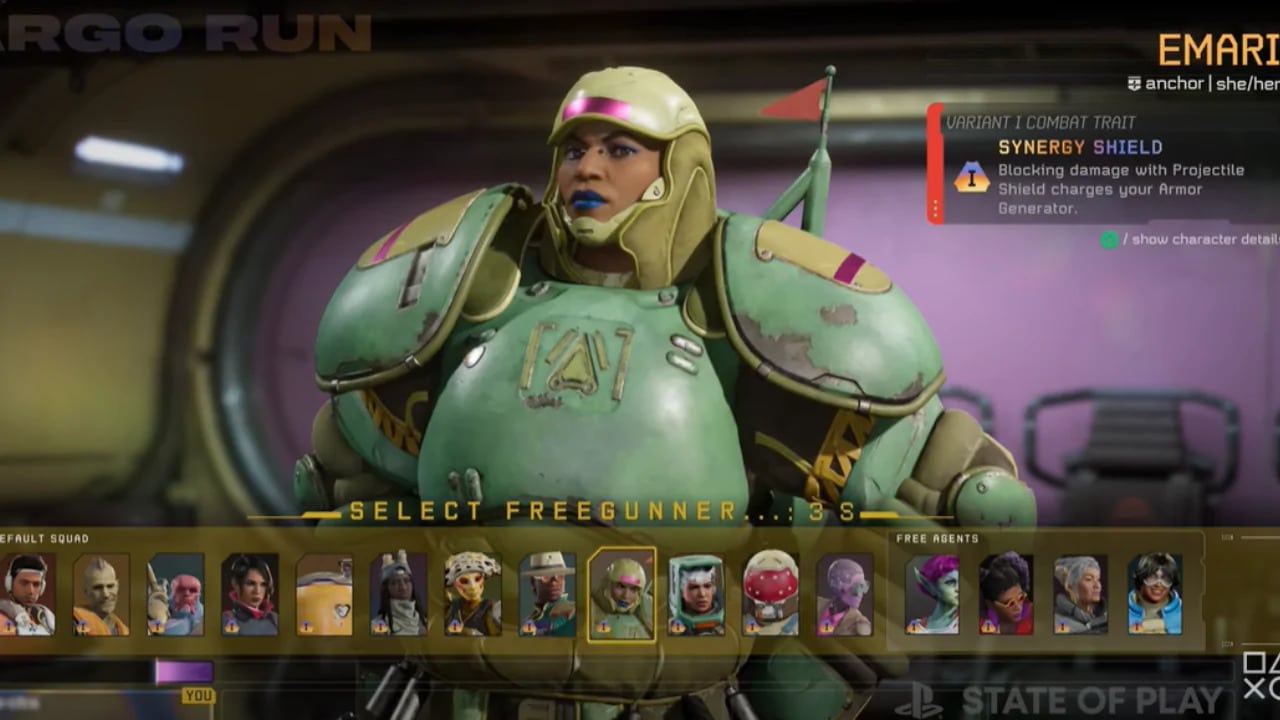
Task: Click the lock badge beneath the mushroom-helmet character
Action: 753,625
